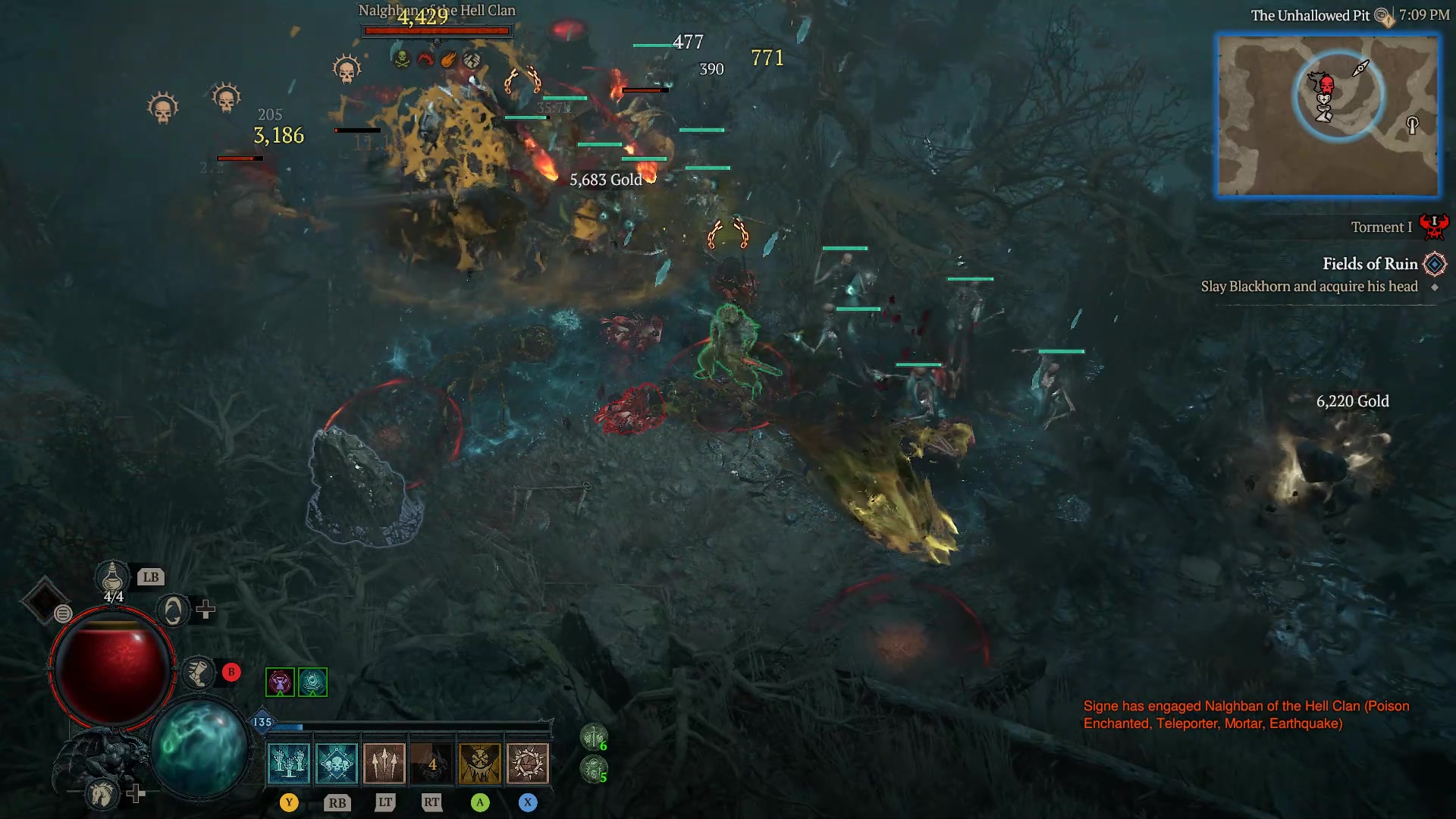This screenshot has height=819, width=1456.
Task: Click the plus beside the mount icon
Action: [135, 795]
